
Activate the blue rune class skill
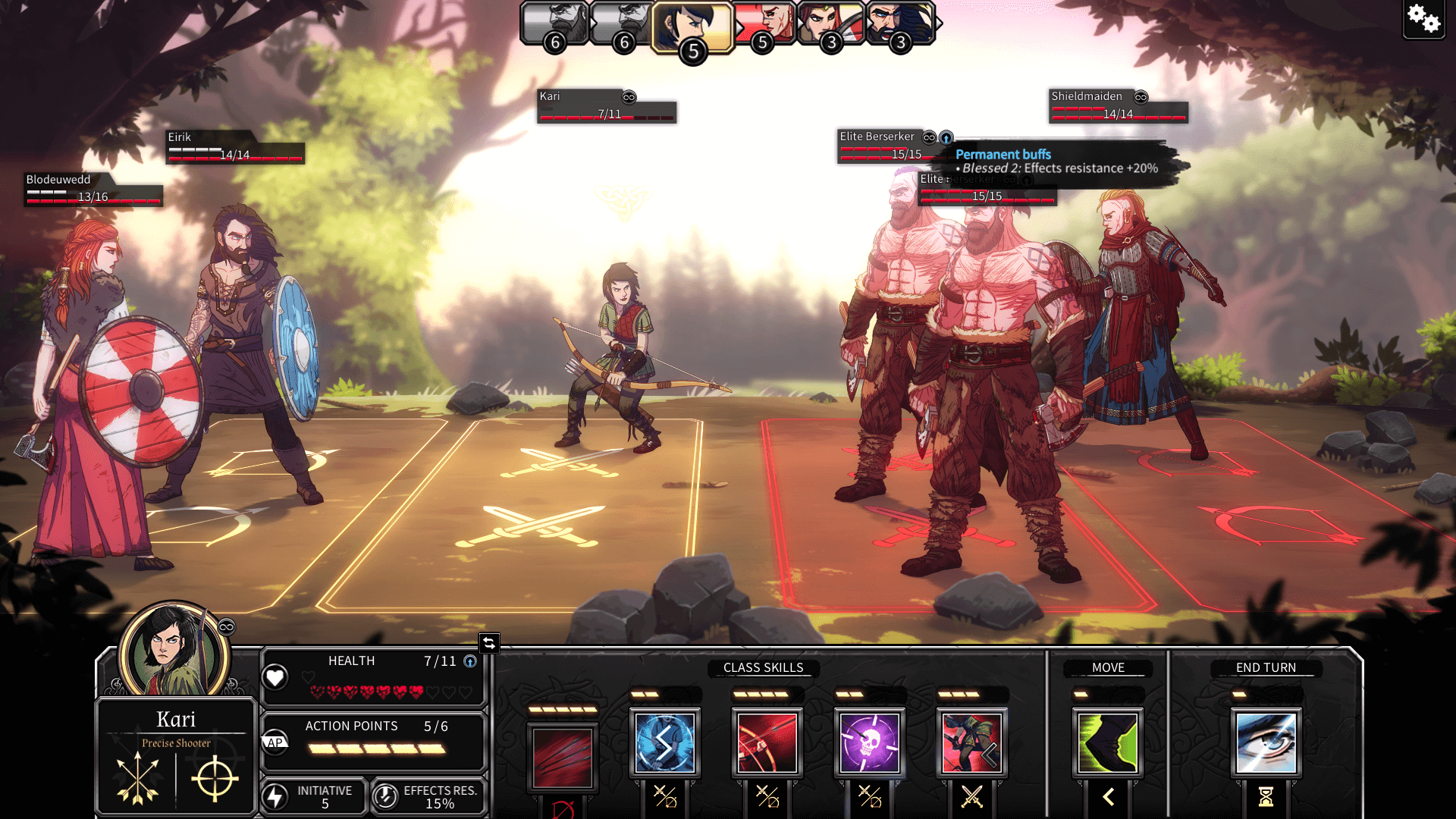[664, 742]
